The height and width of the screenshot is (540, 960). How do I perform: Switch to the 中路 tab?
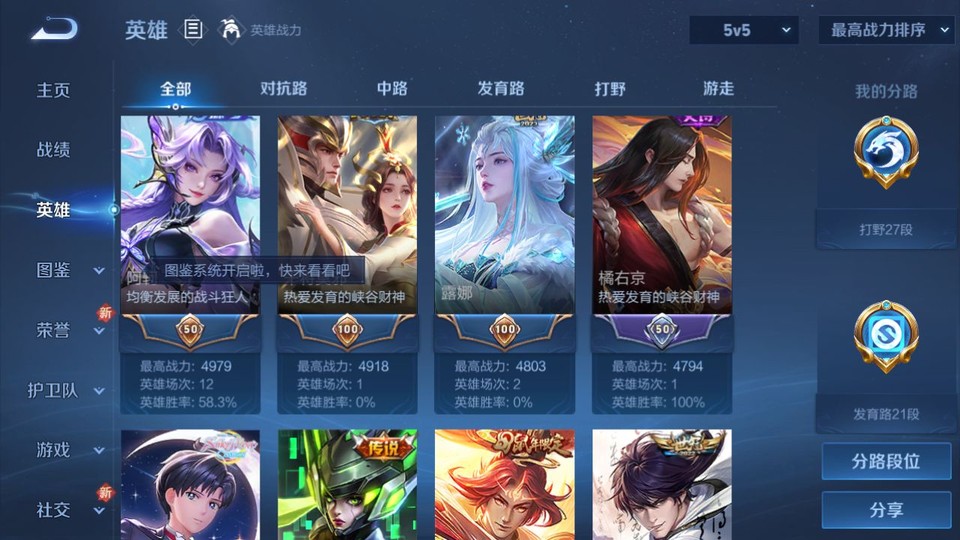392,88
